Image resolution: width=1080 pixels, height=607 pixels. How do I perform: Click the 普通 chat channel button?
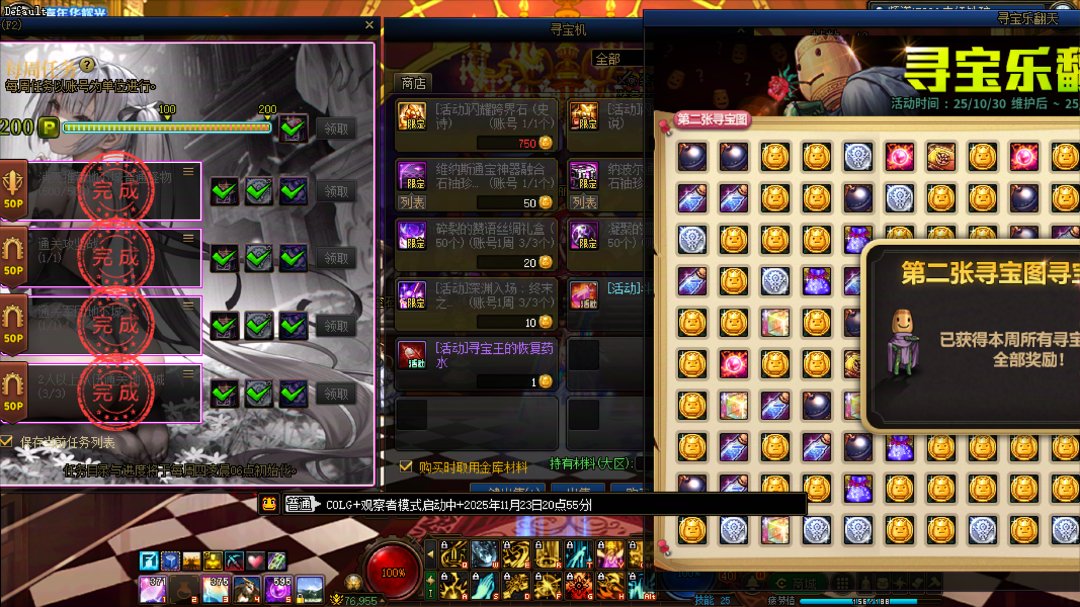click(300, 504)
